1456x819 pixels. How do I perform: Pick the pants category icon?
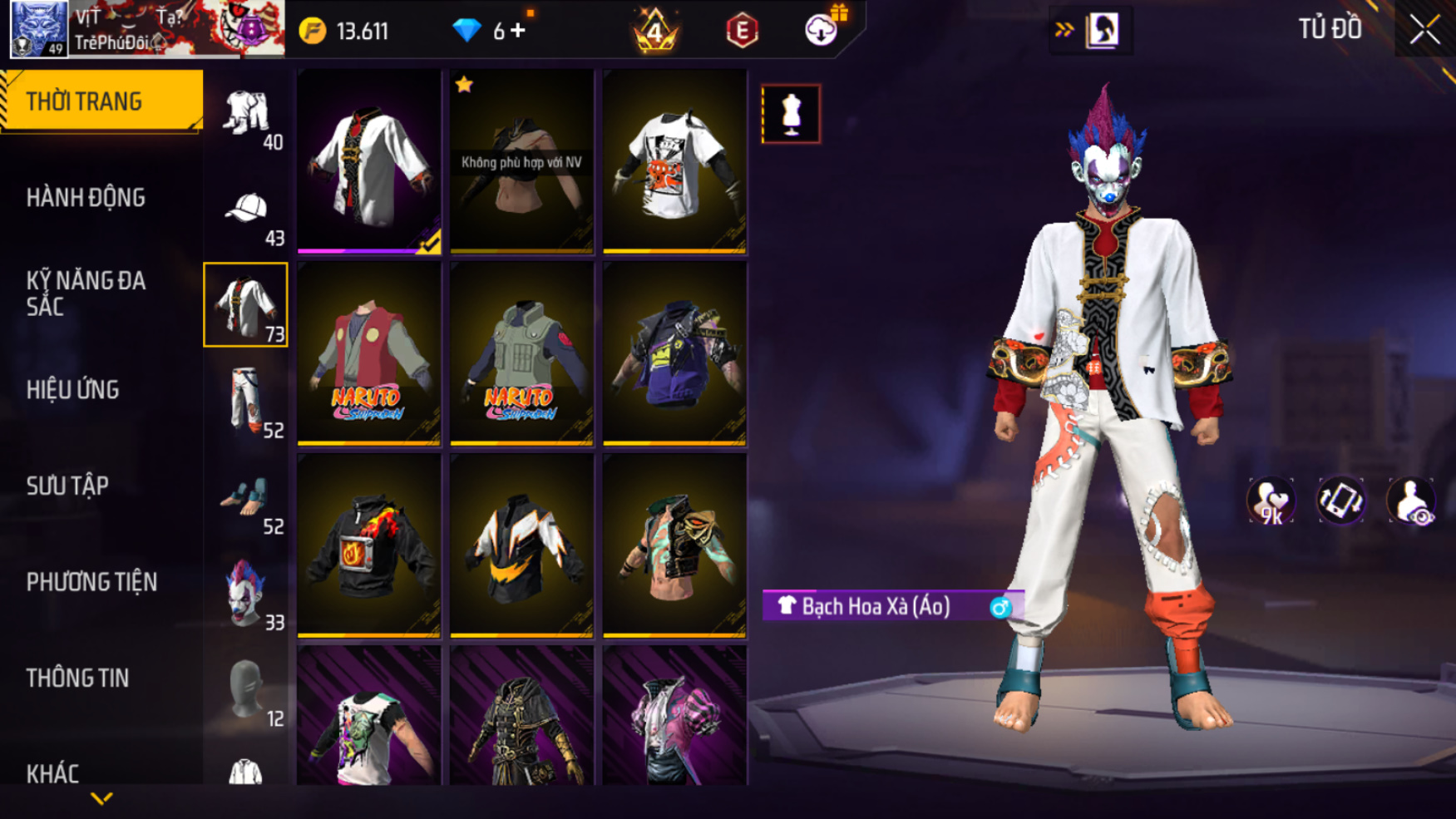tap(246, 402)
